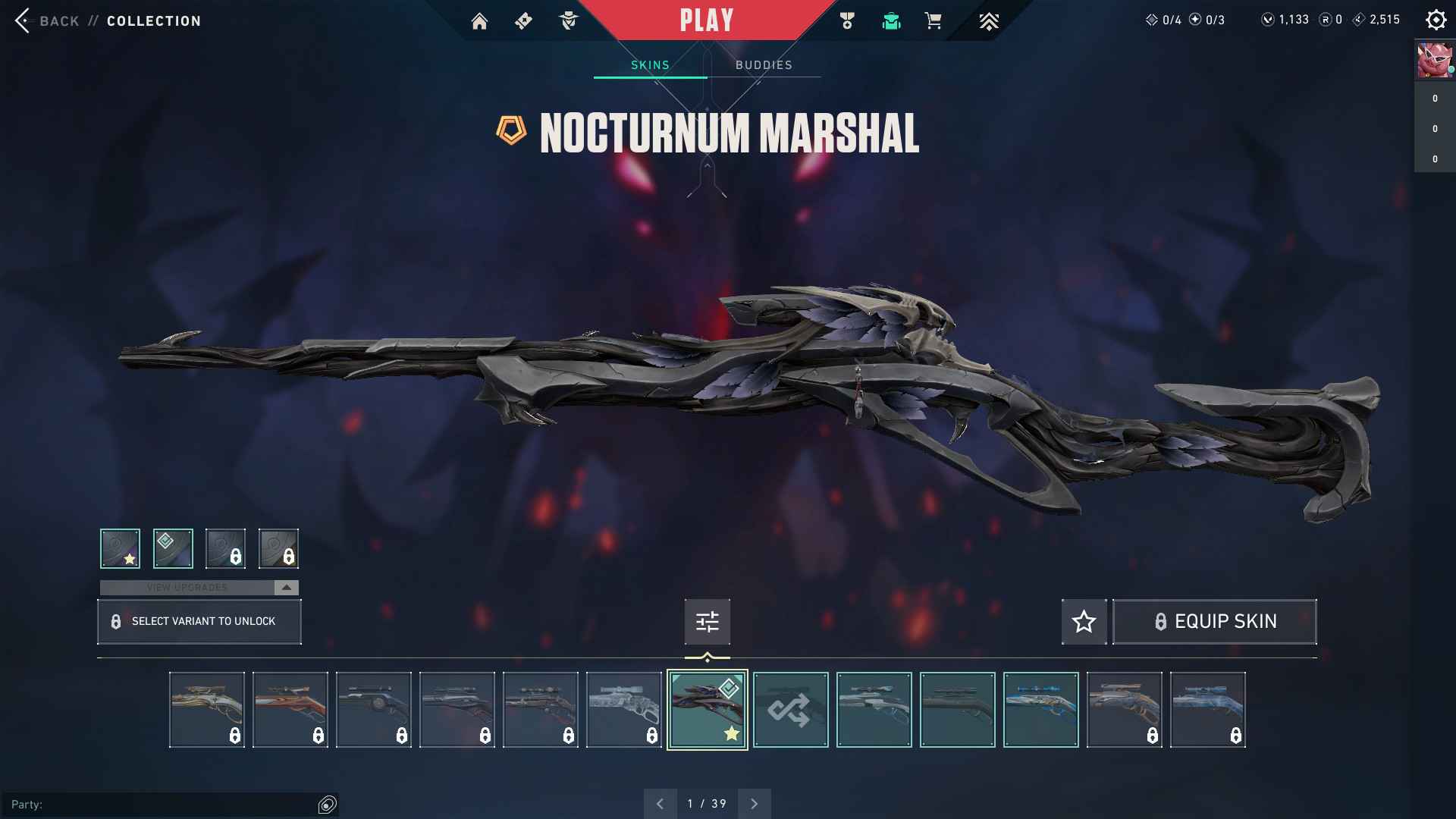Screen dimensions: 1456x819
Task: Switch to the Buddies tab
Action: pyautogui.click(x=764, y=65)
